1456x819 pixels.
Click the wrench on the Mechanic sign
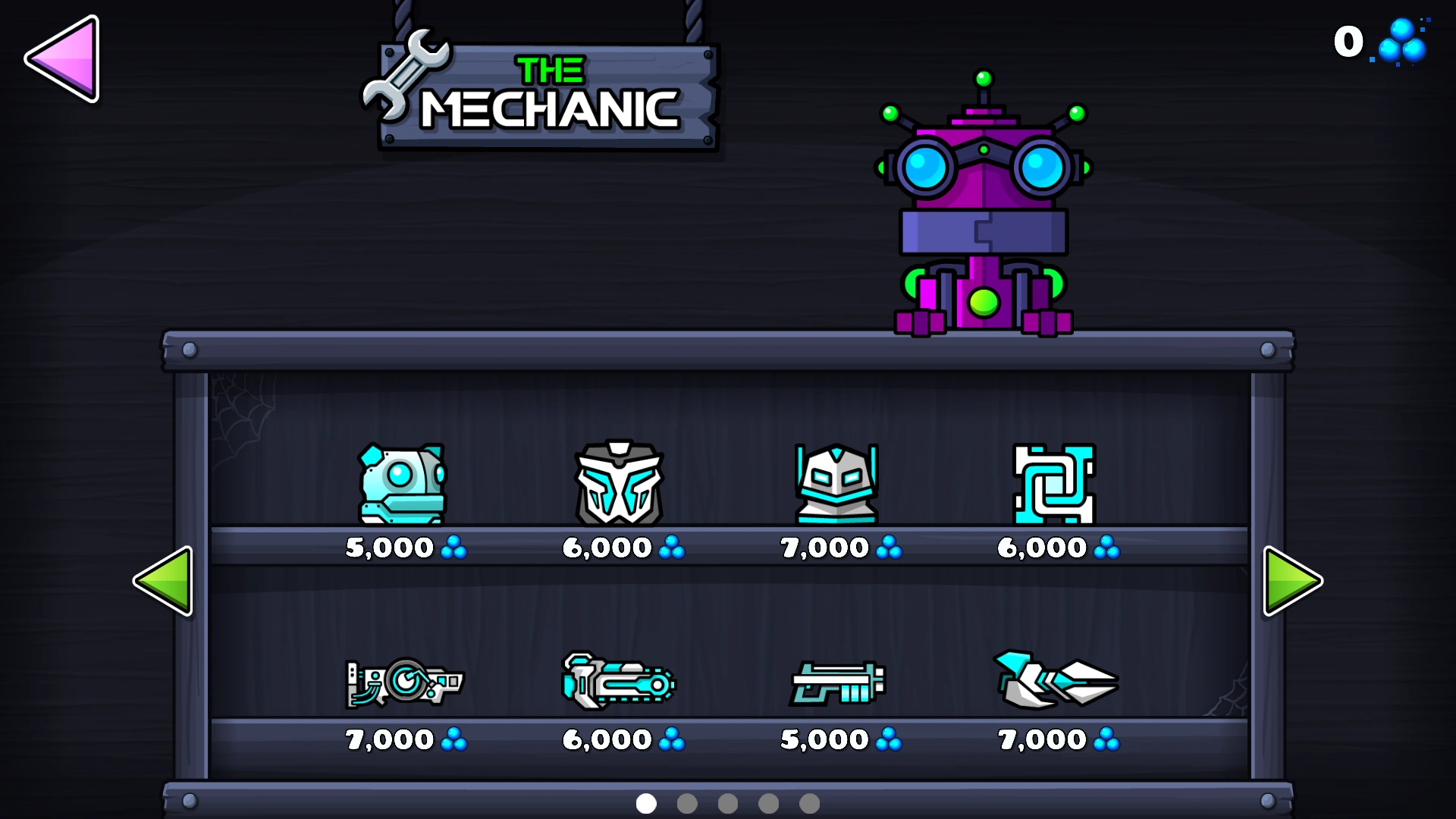406,76
